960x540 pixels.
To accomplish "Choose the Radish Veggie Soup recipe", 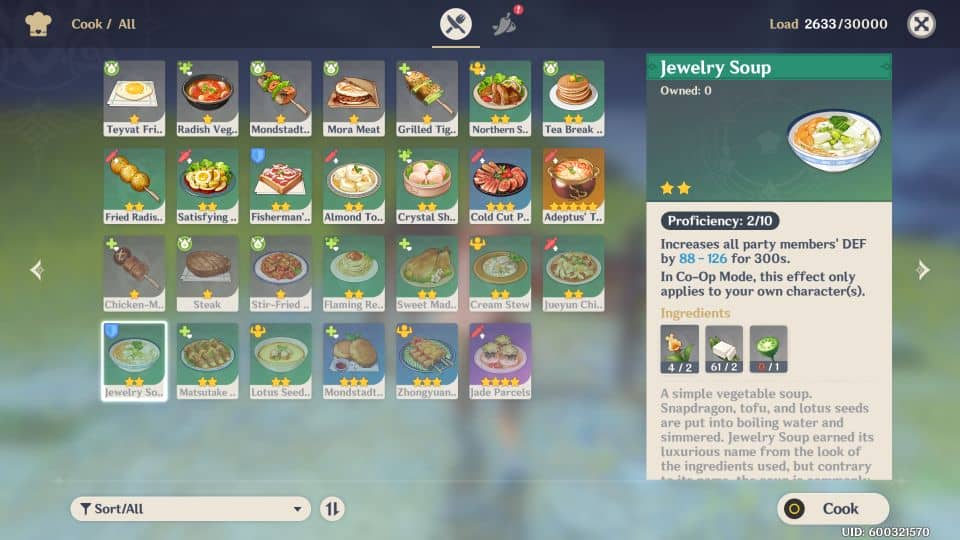I will coord(208,98).
